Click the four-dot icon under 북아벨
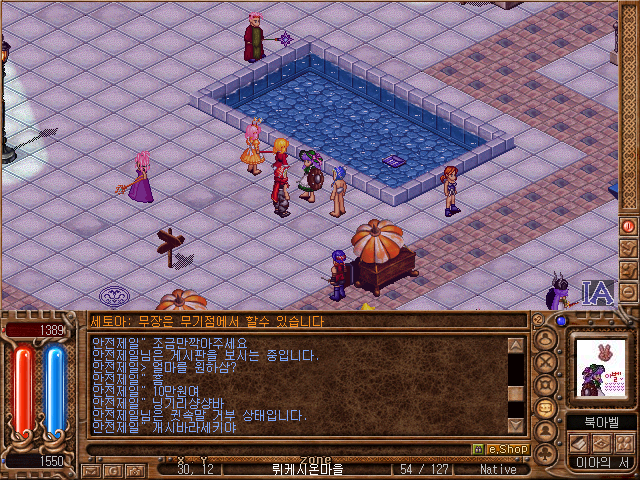 (624, 442)
